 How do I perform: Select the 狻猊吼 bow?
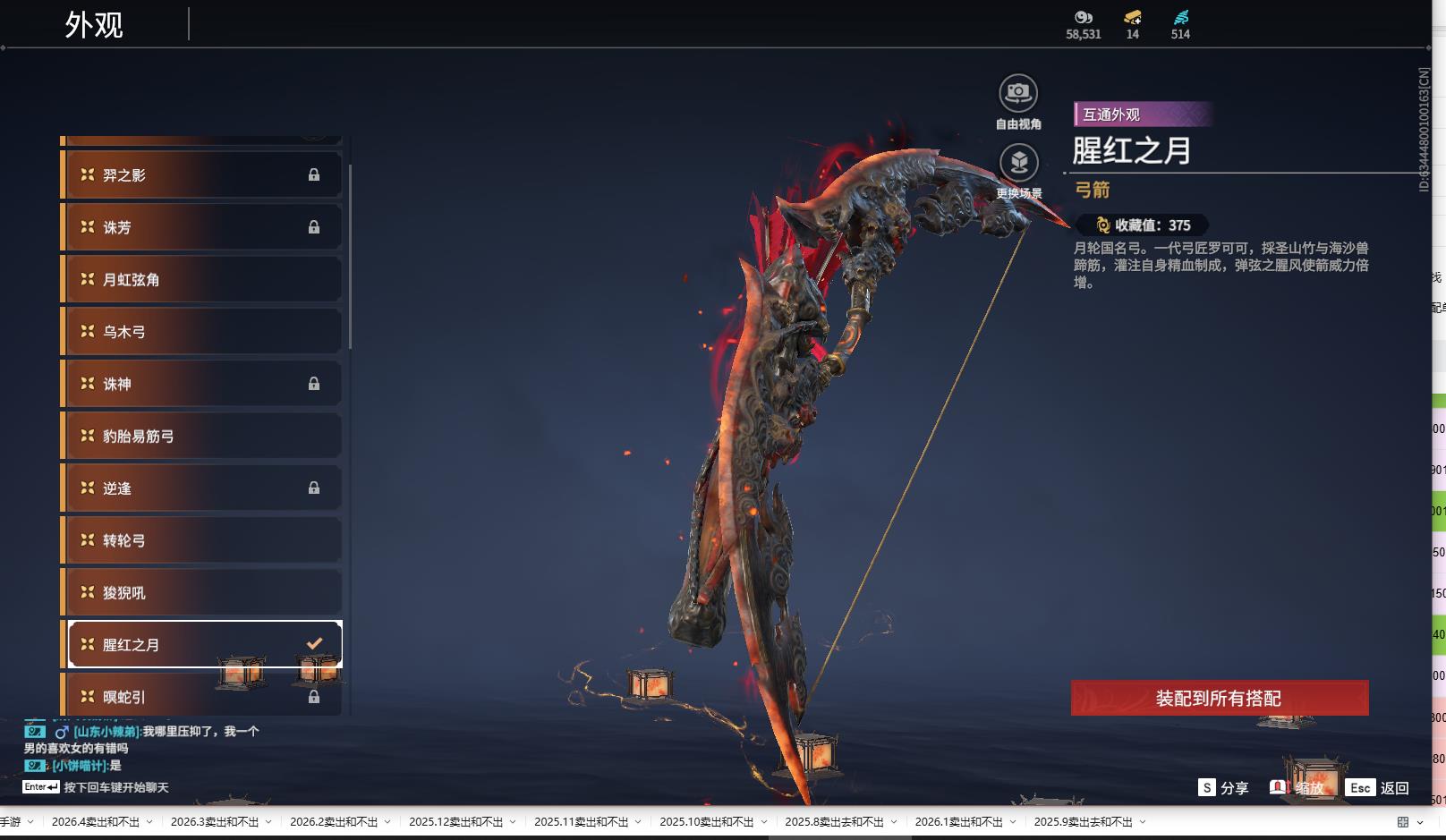pyautogui.click(x=201, y=592)
